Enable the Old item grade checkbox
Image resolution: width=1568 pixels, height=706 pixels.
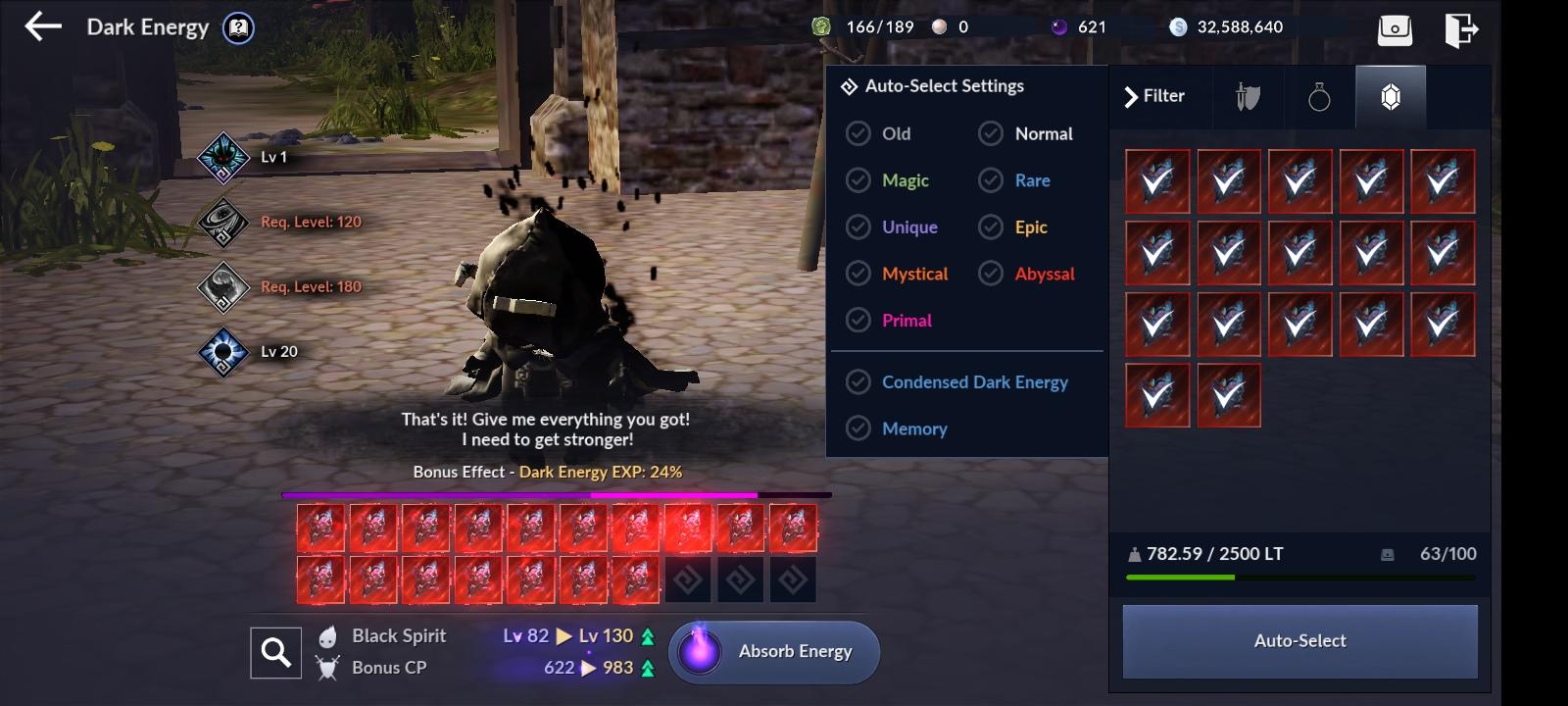coord(858,133)
